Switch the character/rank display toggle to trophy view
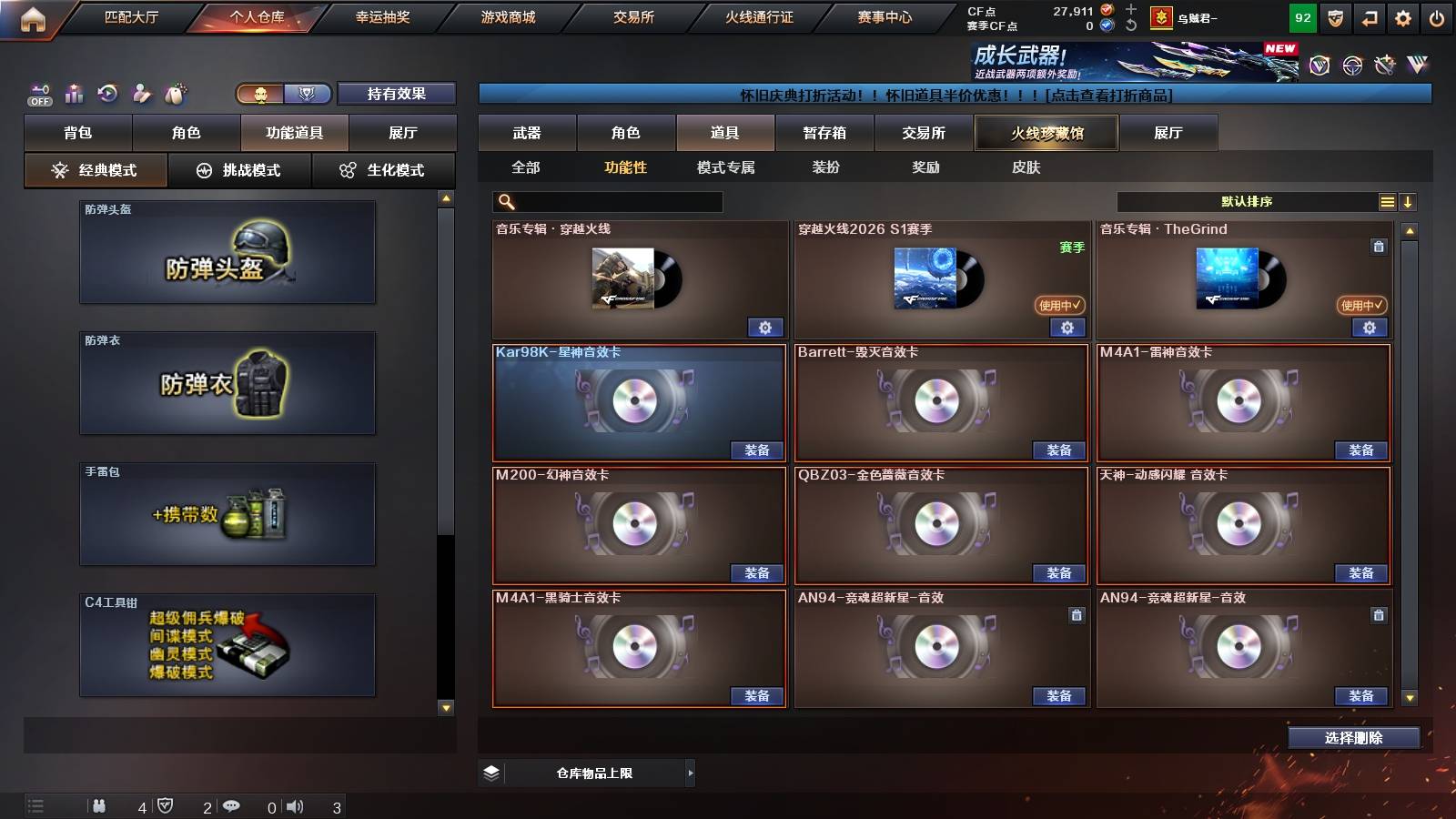The image size is (1456, 819). [x=307, y=93]
